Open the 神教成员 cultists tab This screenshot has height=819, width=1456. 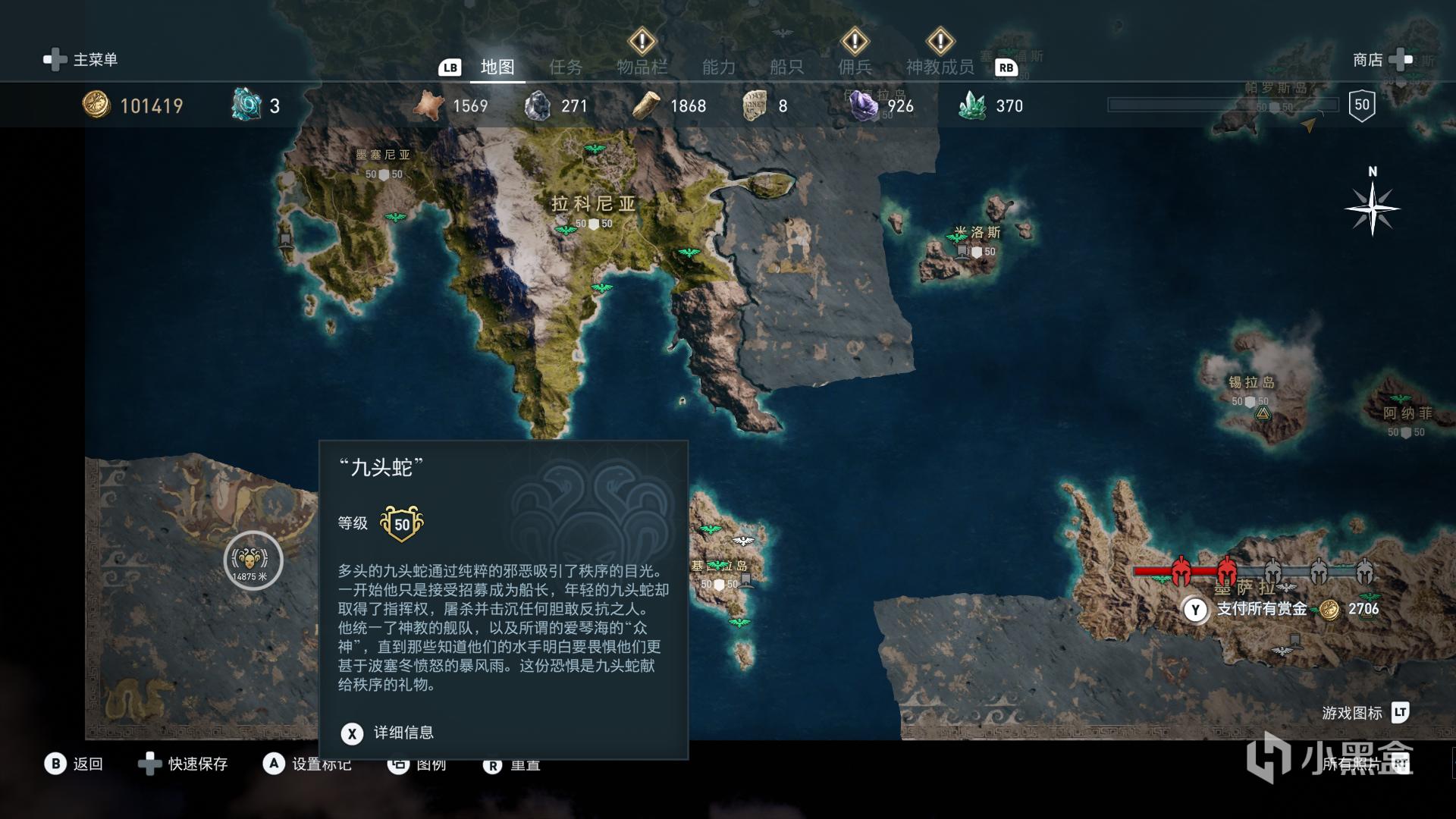coord(940,67)
